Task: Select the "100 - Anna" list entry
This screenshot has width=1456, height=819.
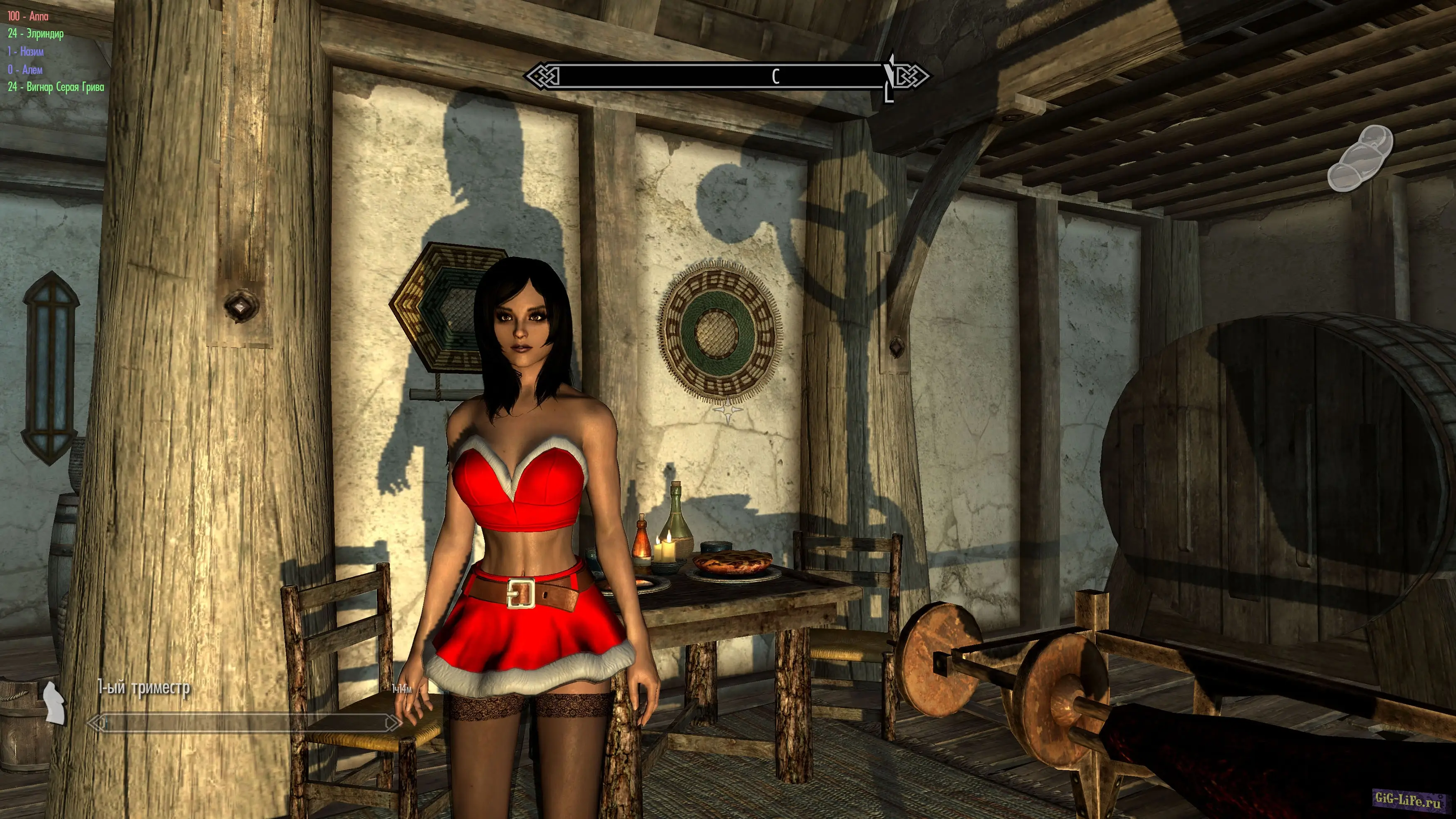Action: 28,16
